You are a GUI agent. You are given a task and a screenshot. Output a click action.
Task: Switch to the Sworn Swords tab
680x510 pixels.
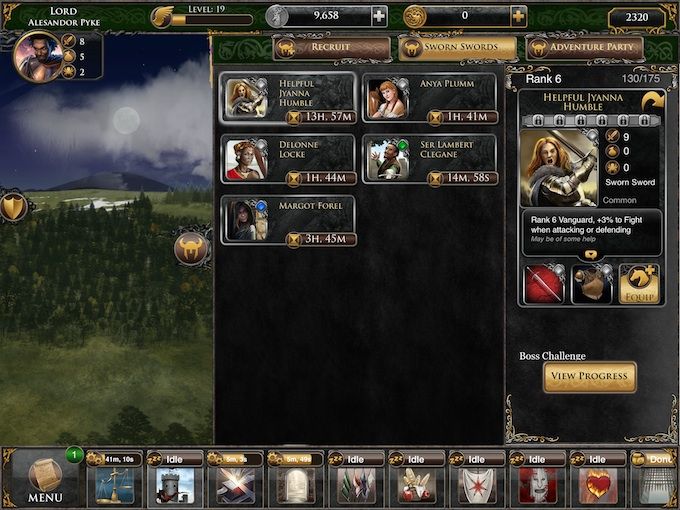coord(457,48)
